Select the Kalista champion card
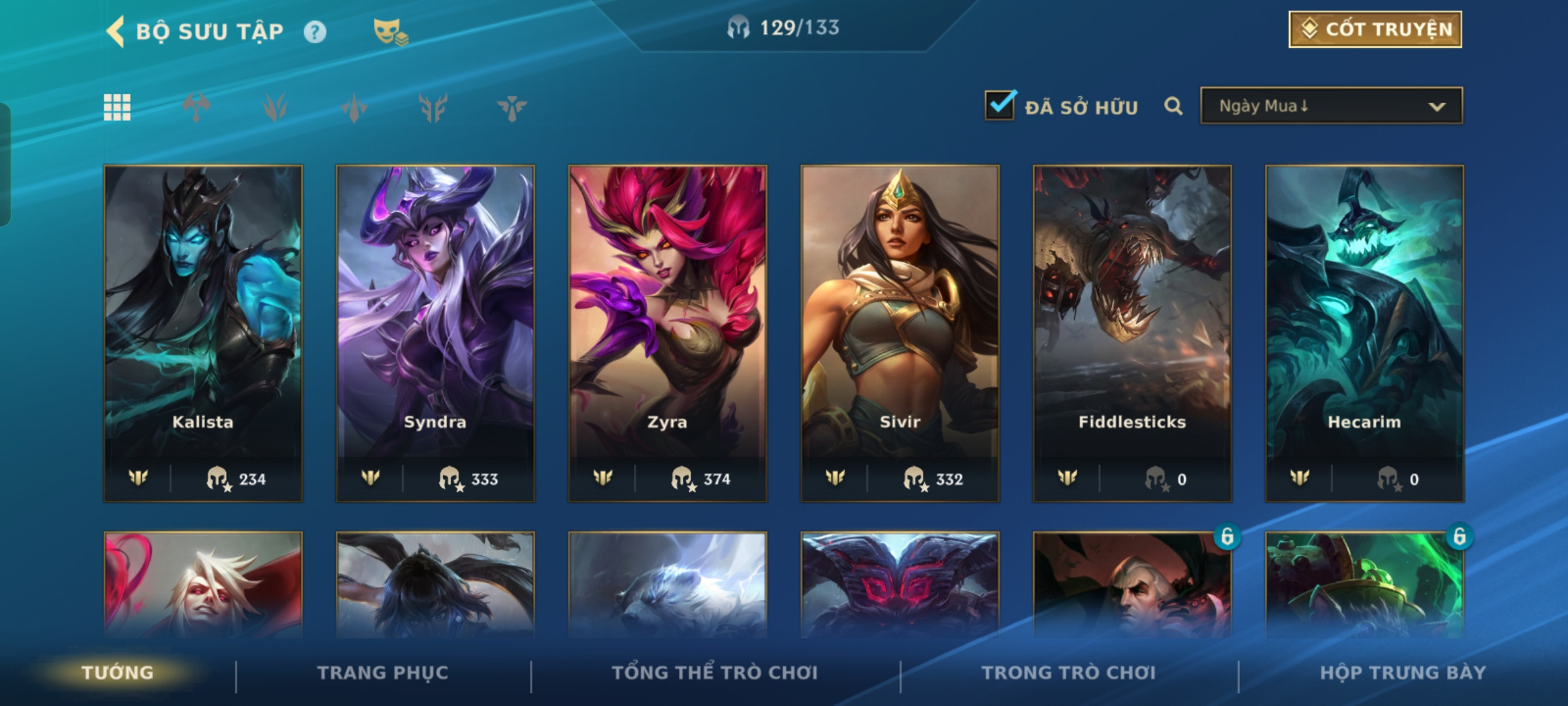This screenshot has height=706, width=1568. (x=203, y=333)
